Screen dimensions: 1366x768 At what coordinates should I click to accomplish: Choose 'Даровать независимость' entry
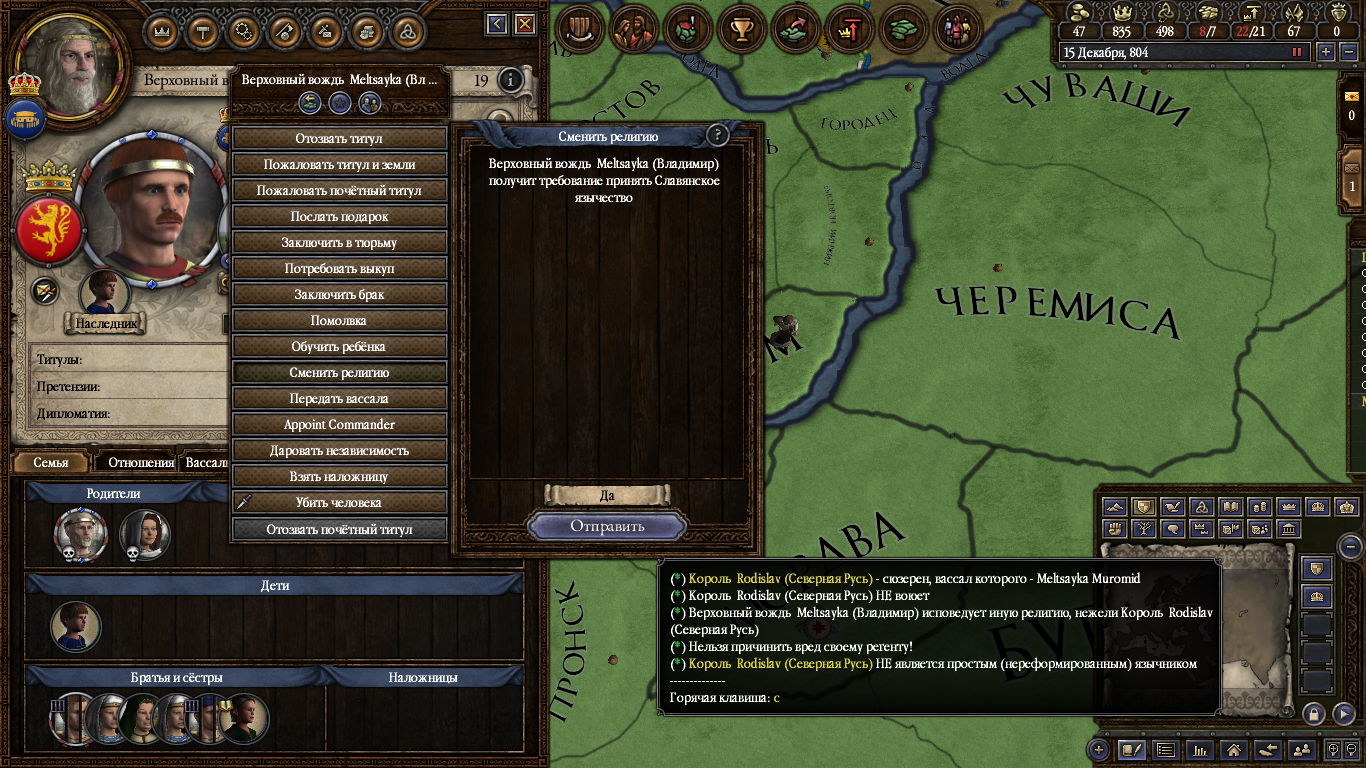click(x=339, y=450)
